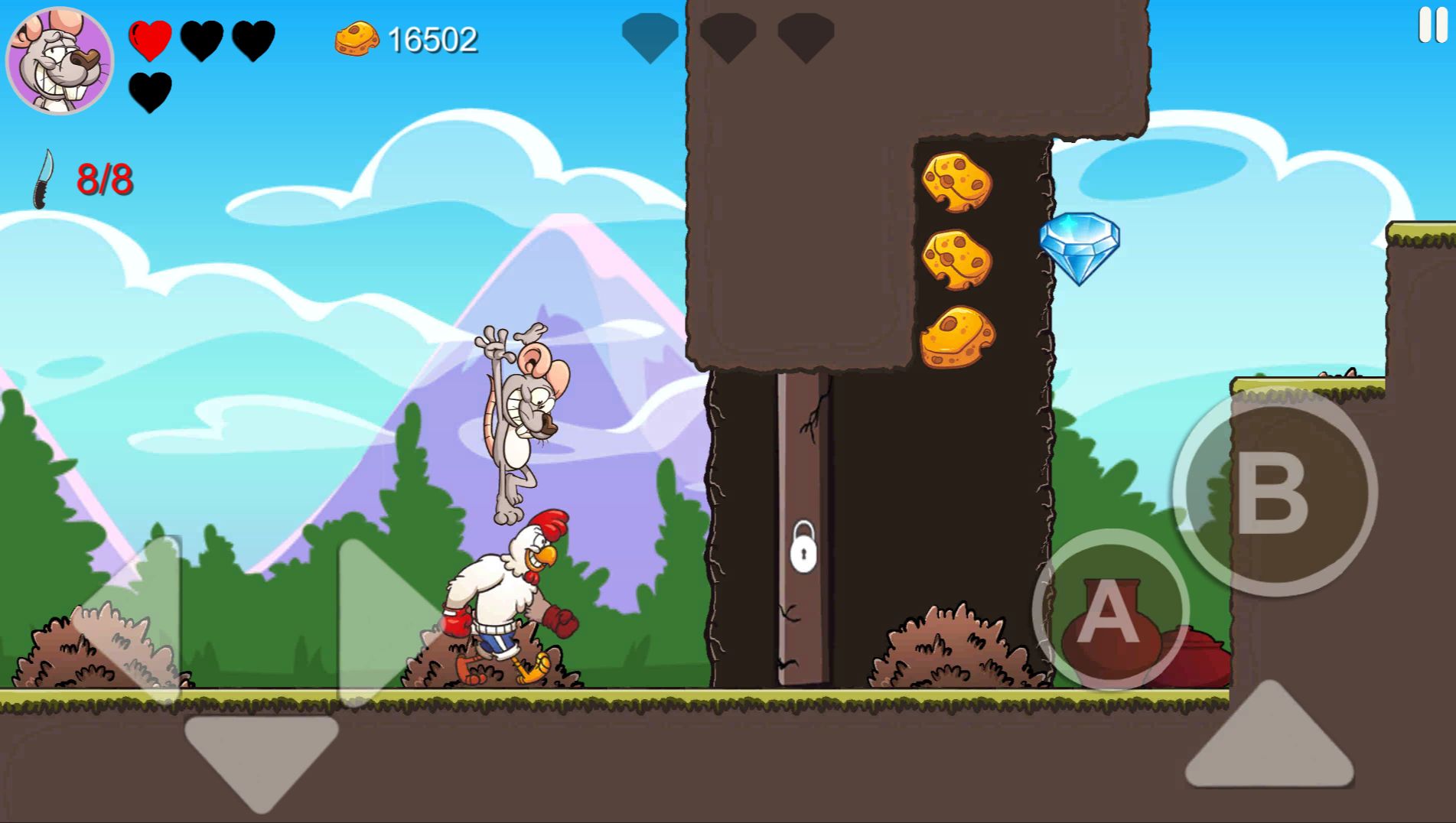
Task: Pause the game with the pause button
Action: 1432,25
